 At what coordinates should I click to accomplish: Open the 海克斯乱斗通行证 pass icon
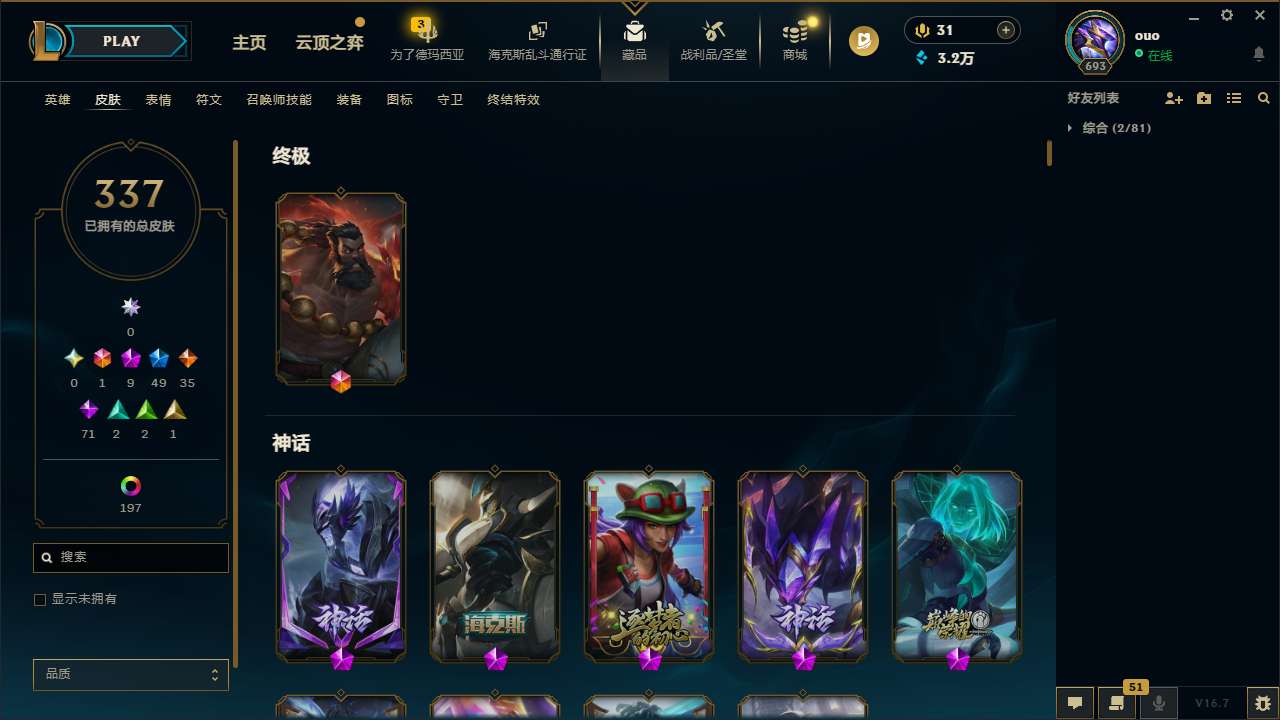(x=537, y=30)
